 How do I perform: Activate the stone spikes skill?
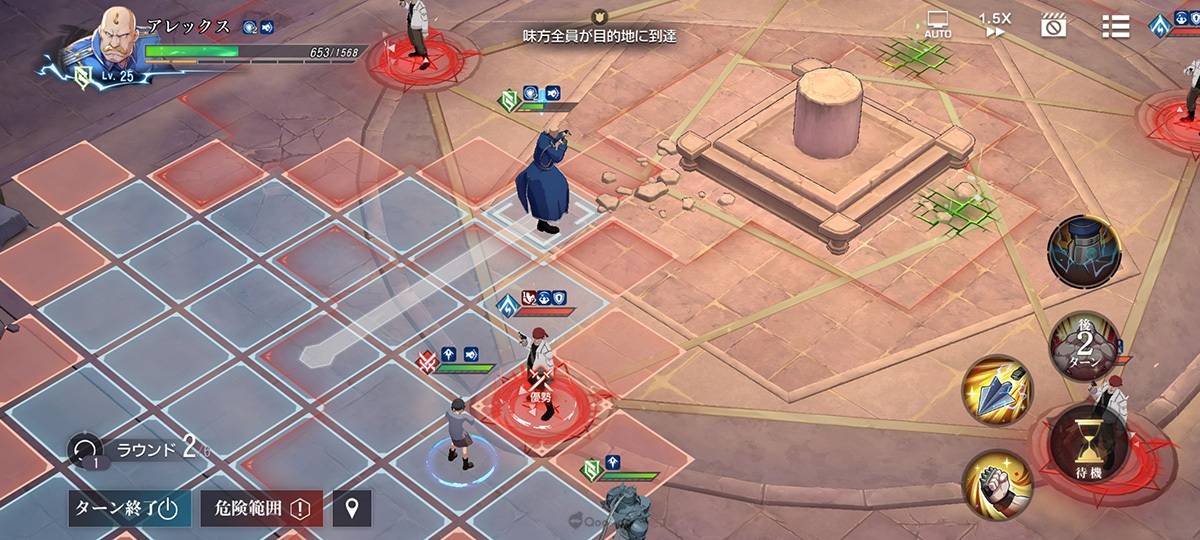coord(997,392)
